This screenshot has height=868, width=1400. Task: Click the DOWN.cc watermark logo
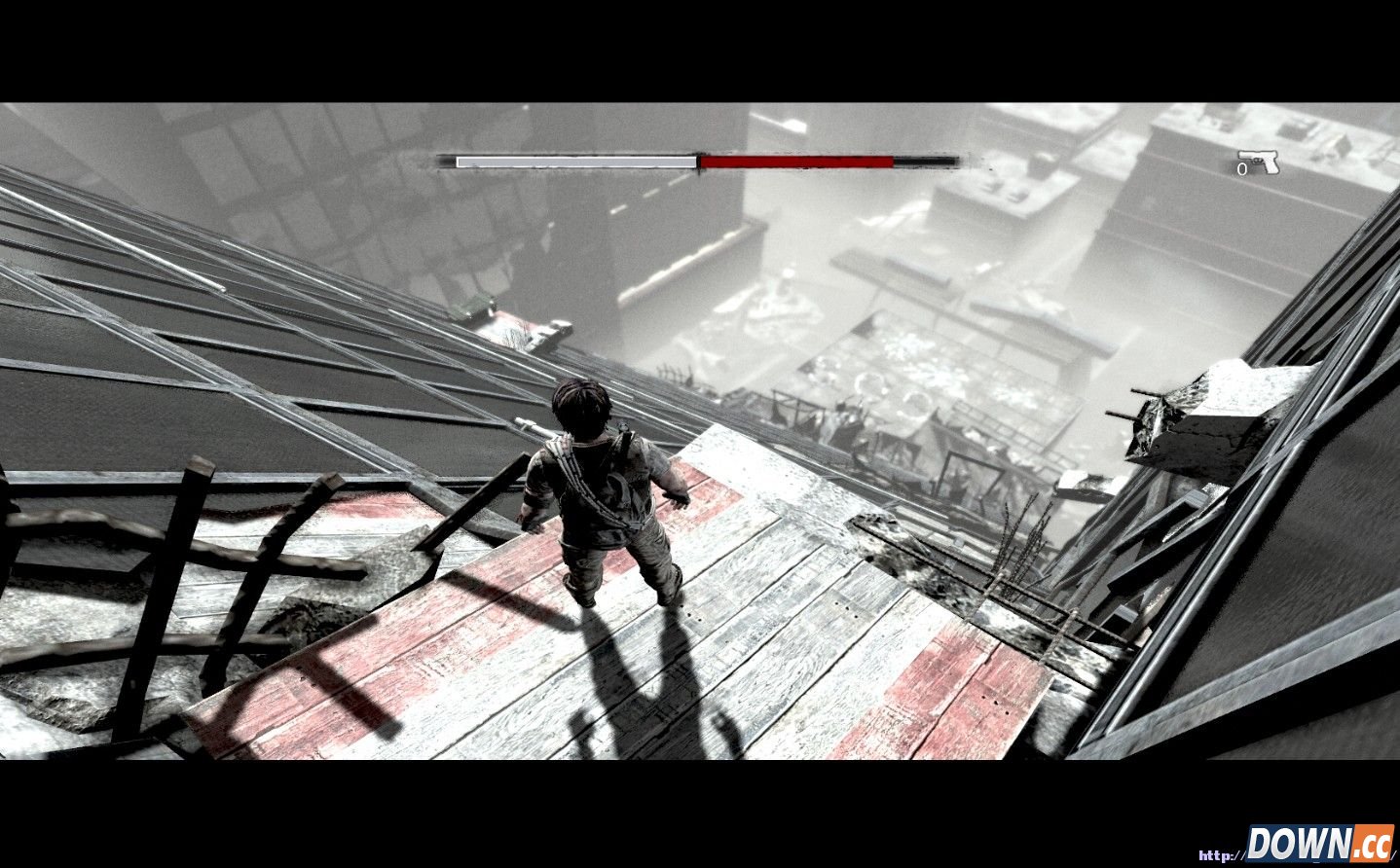coord(1319,842)
